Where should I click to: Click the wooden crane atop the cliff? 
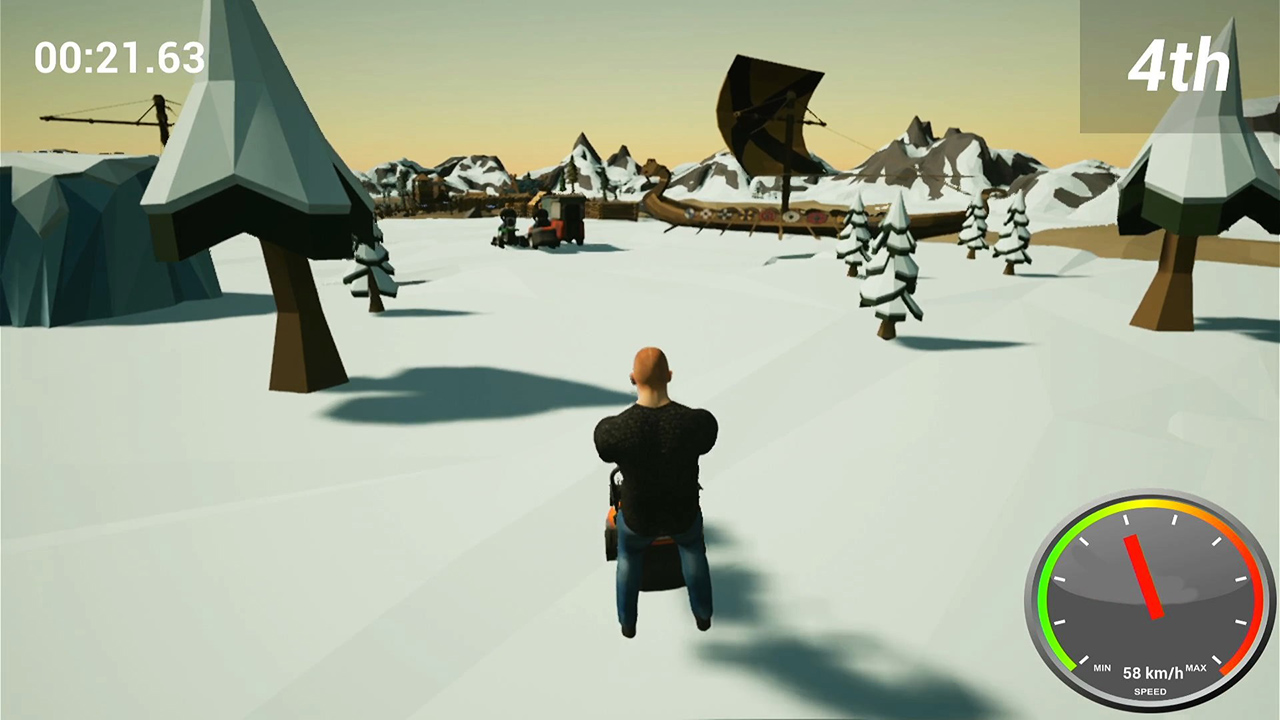pos(110,115)
